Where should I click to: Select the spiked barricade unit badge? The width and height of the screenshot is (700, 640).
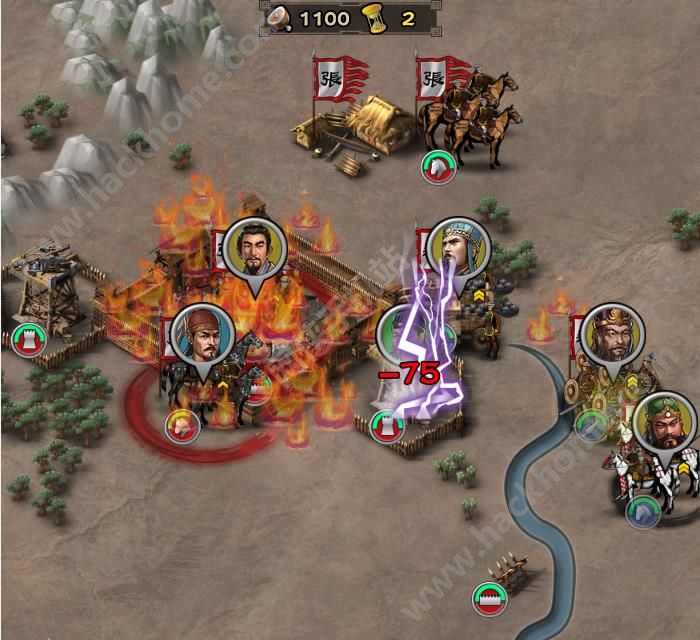(x=490, y=599)
